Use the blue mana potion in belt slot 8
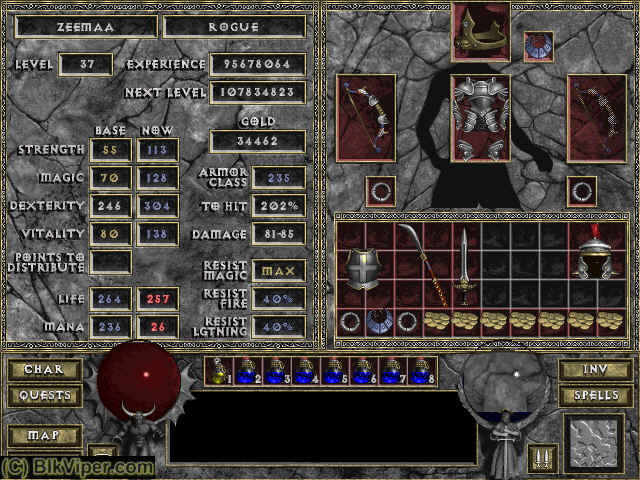Screen dimensions: 640x480 (x=423, y=370)
